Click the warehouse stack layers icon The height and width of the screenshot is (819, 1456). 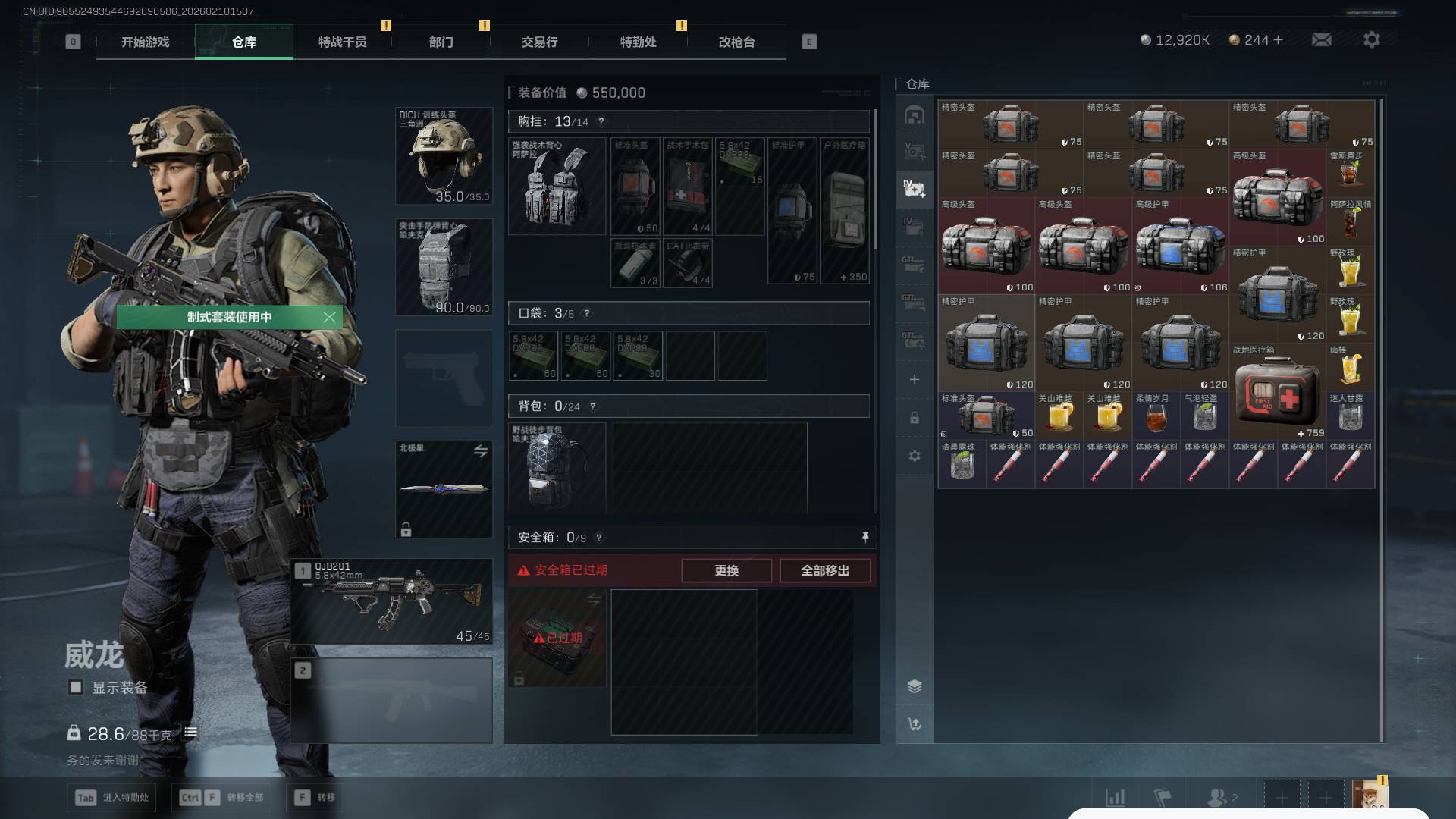(915, 686)
